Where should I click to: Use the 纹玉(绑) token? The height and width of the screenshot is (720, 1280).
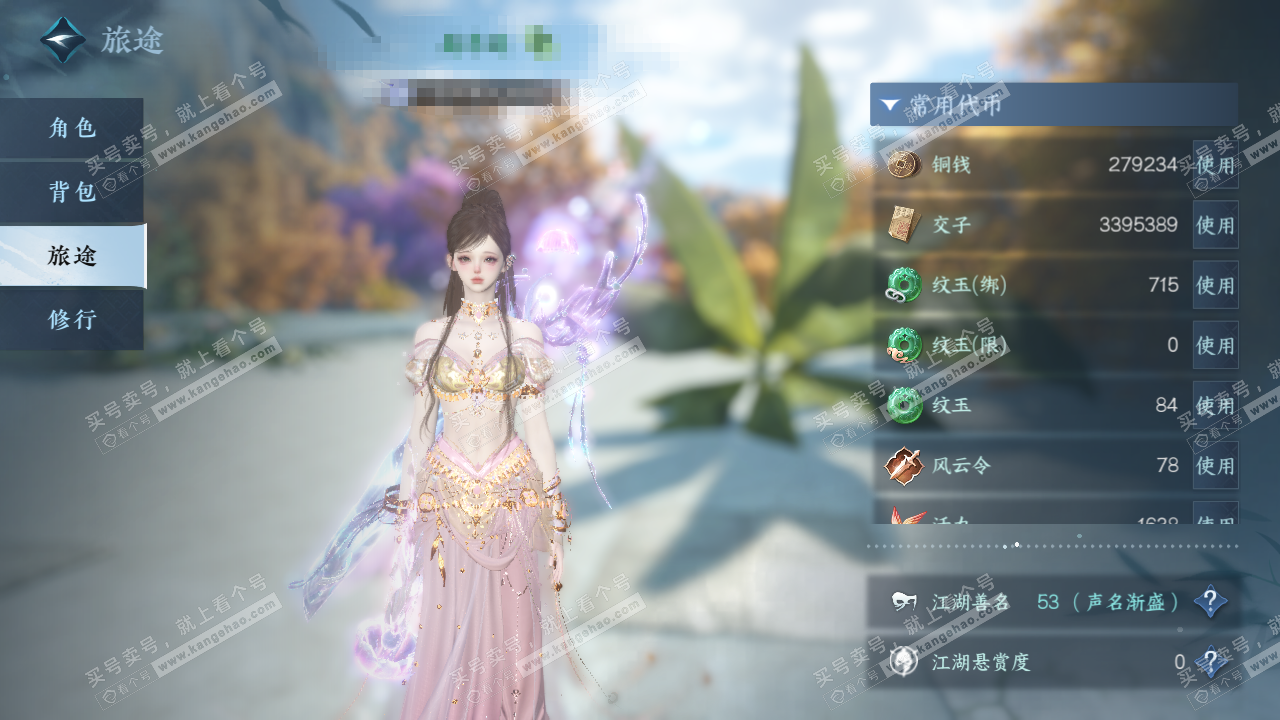[1215, 285]
